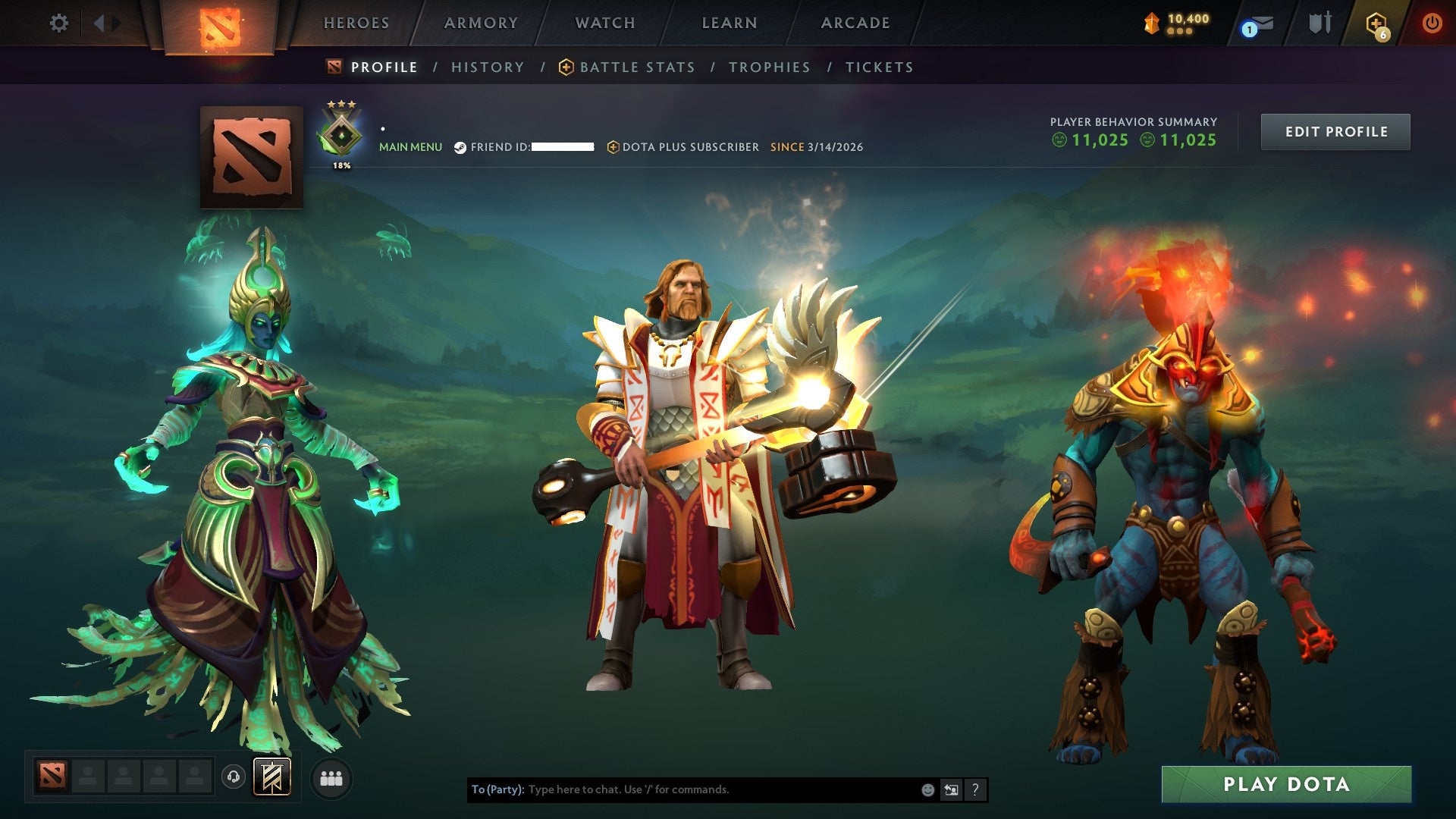
Task: Click the help question mark beside chat
Action: click(974, 790)
